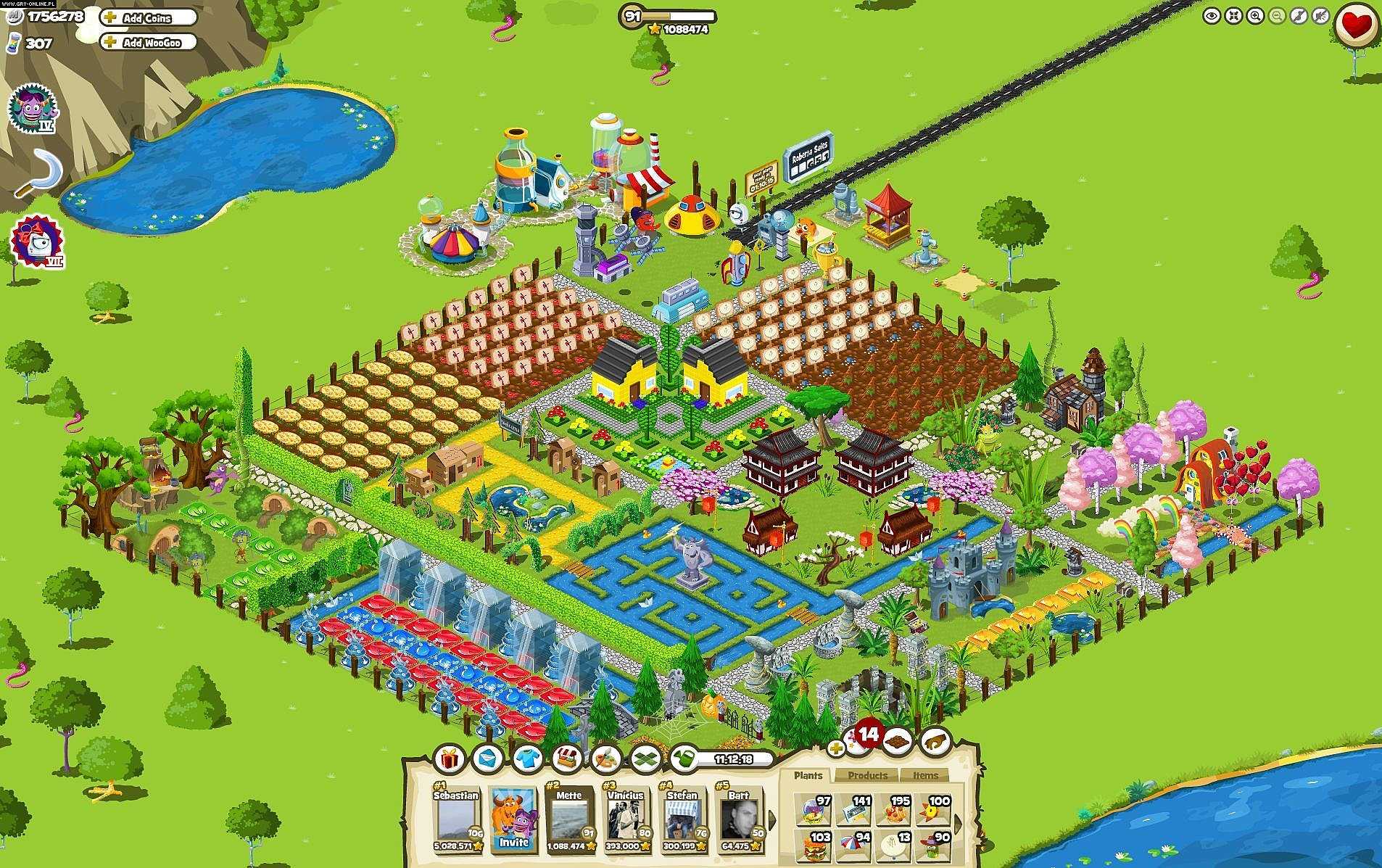
Task: Open the Add WooGoo purchase button
Action: click(150, 43)
